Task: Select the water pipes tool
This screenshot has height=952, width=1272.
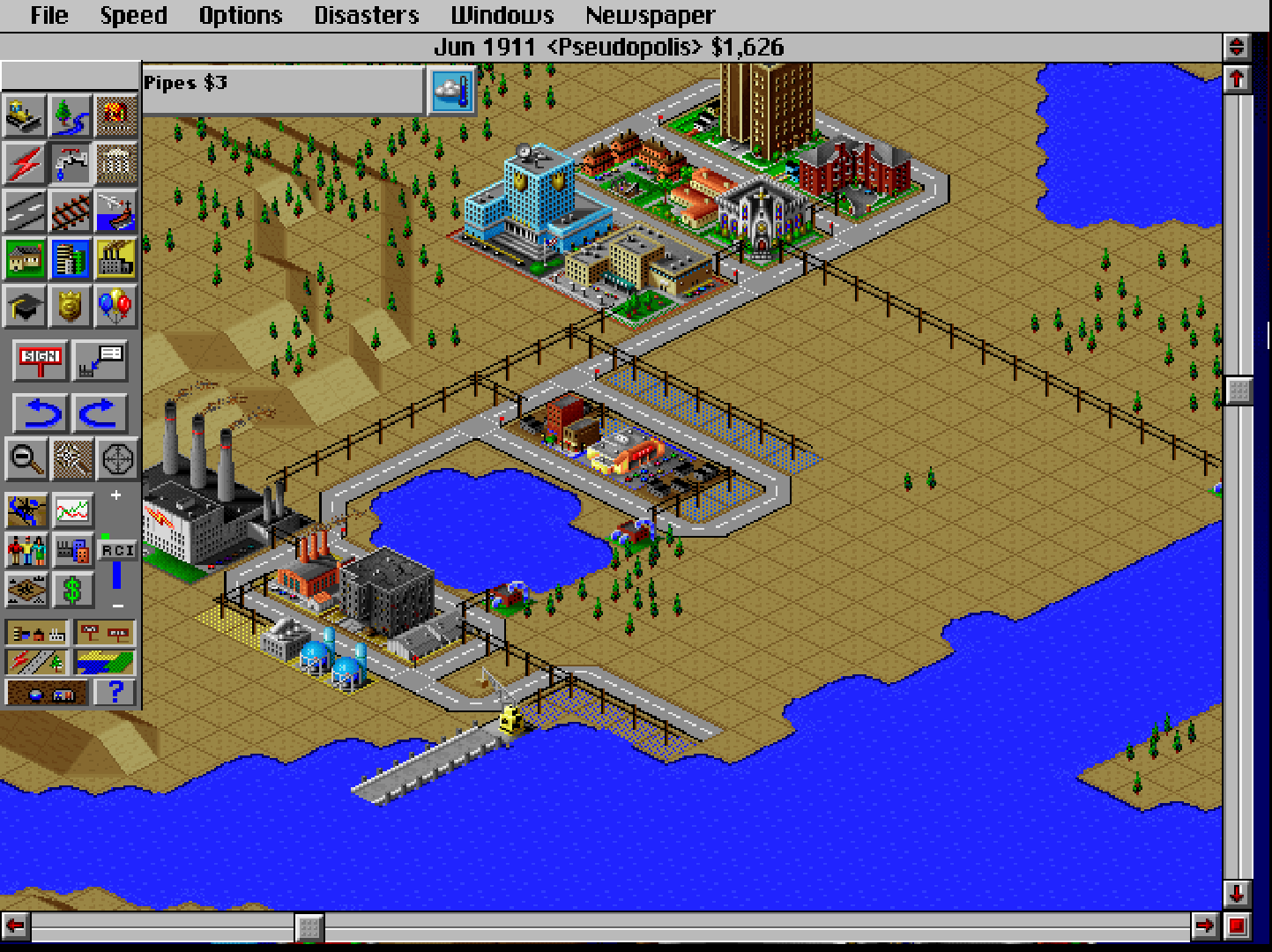Action: [70, 164]
